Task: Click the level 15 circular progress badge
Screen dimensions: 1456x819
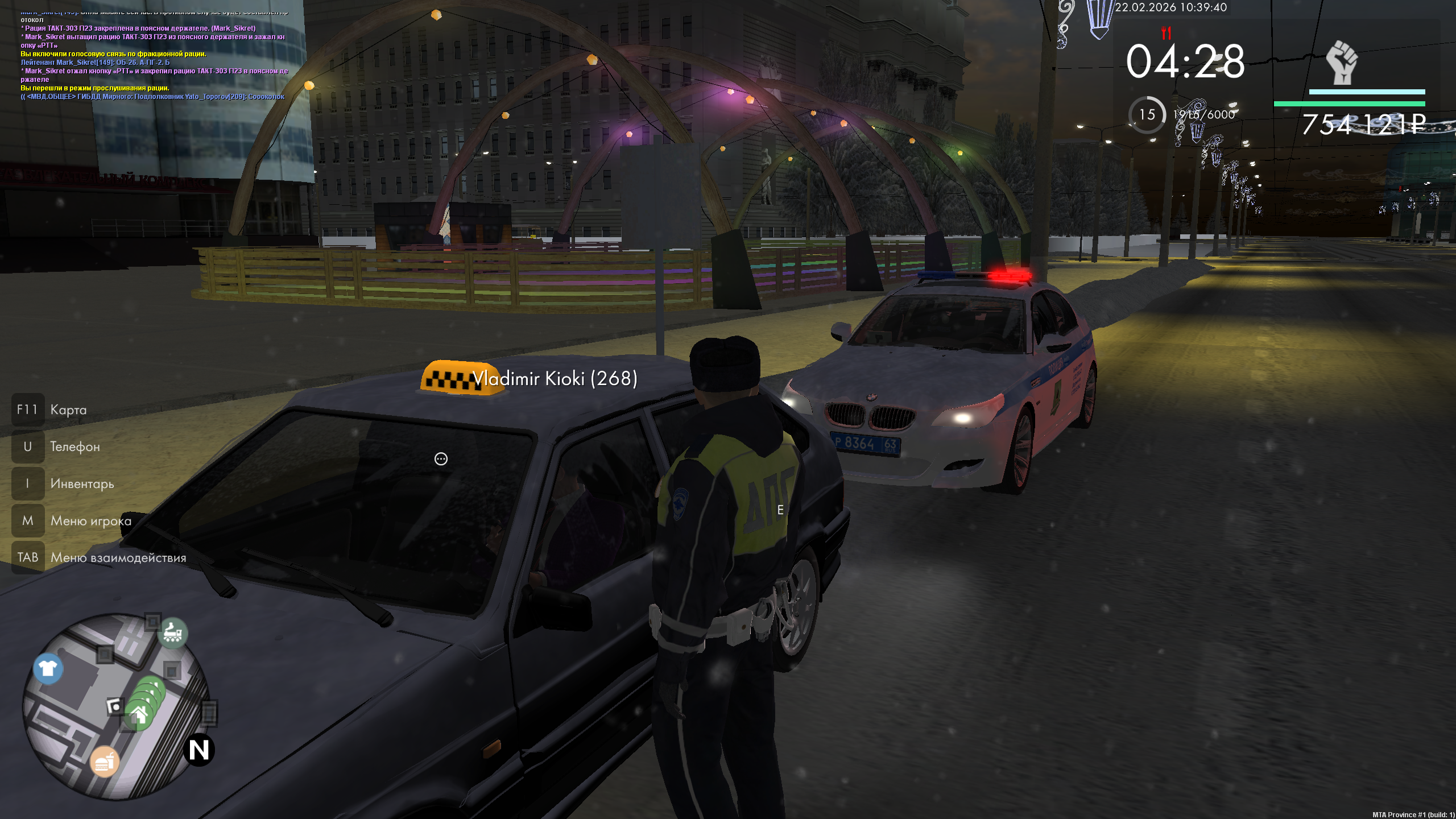Action: coord(1147,115)
